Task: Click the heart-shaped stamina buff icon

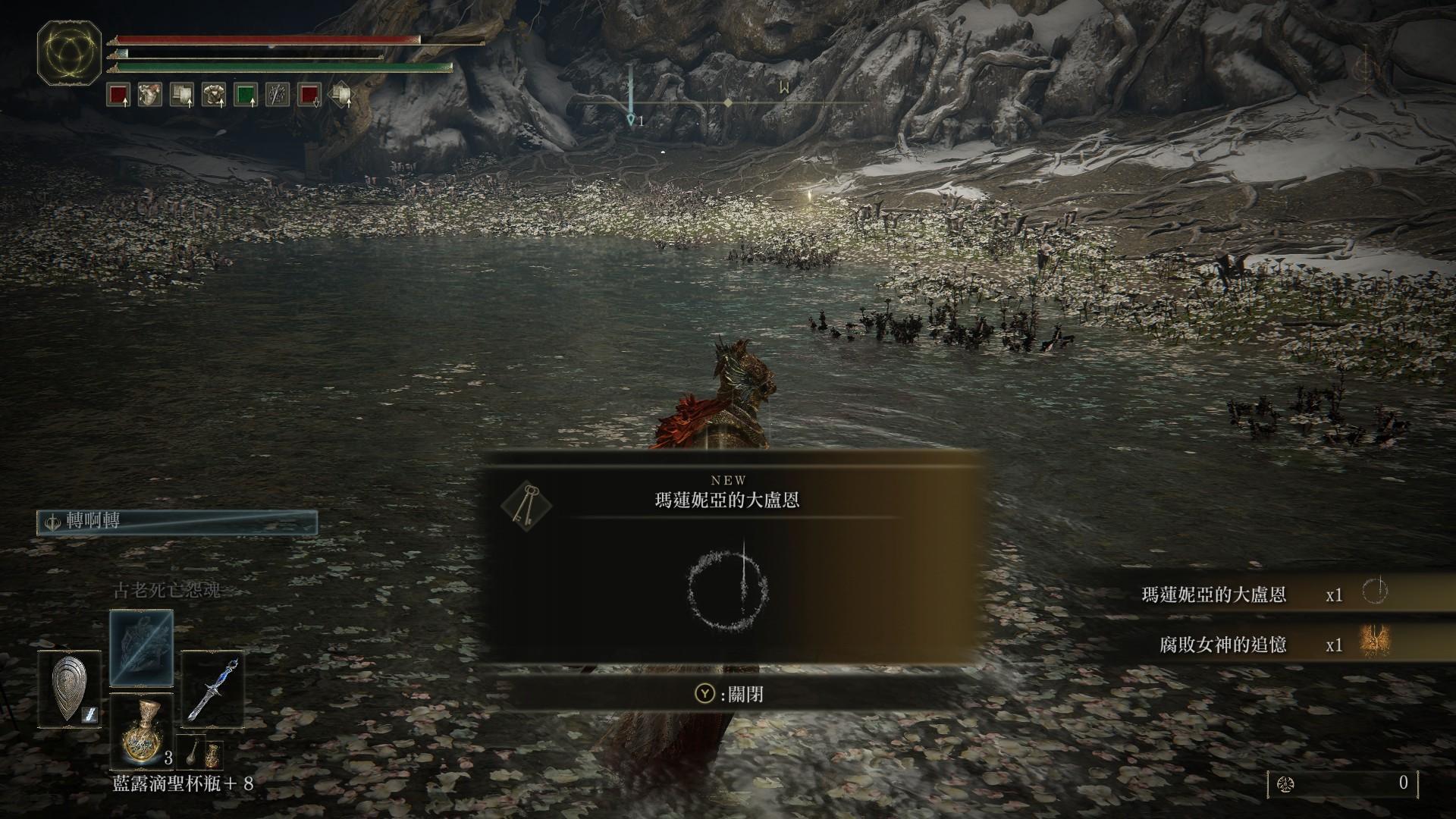Action: click(x=149, y=95)
